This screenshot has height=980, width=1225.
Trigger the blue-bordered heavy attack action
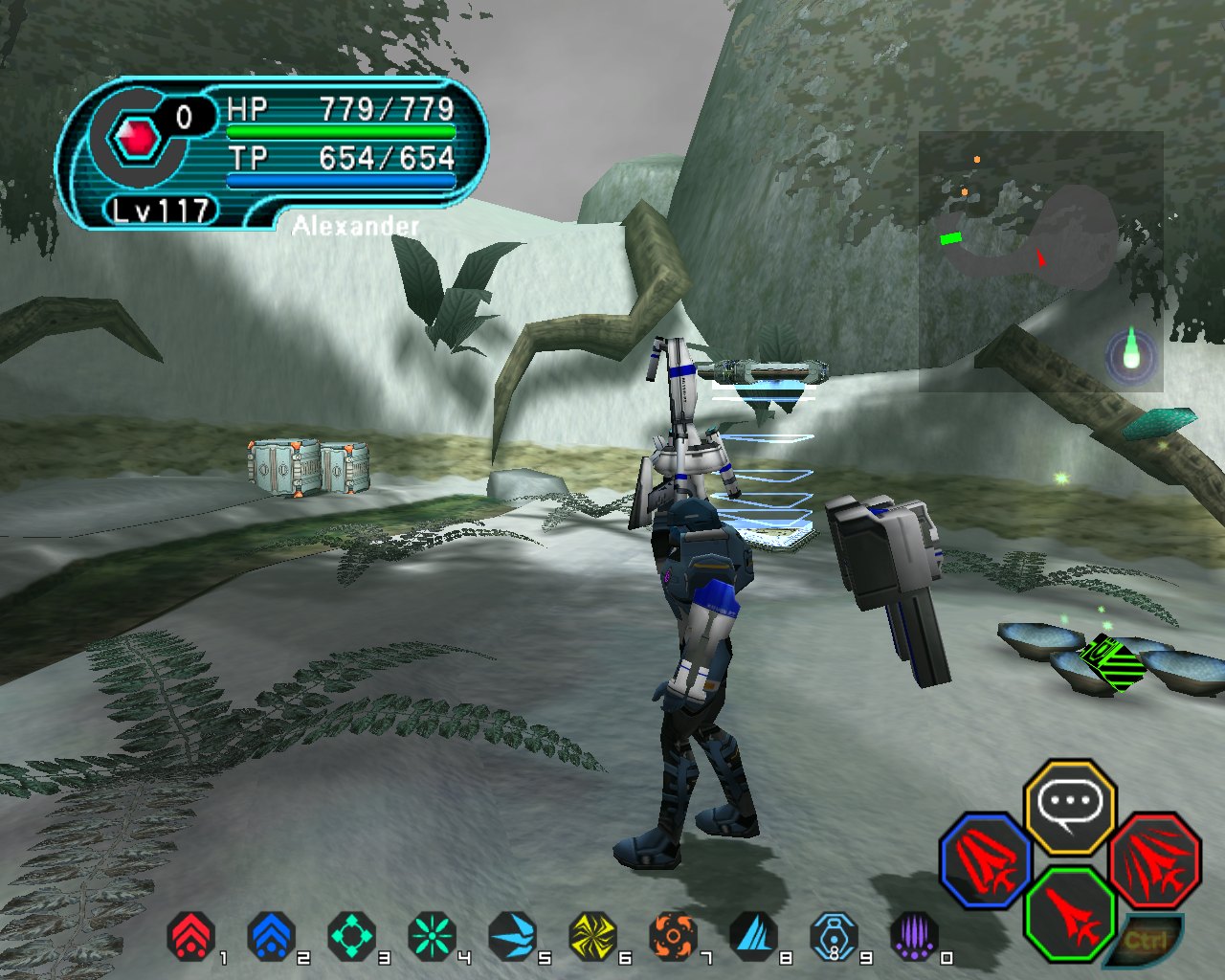click(x=986, y=859)
